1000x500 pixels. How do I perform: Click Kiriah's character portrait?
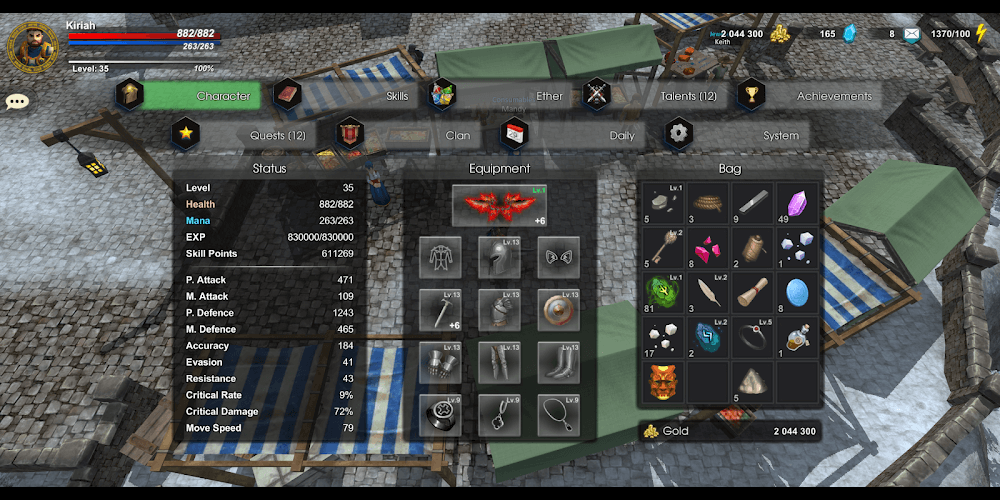[32, 47]
